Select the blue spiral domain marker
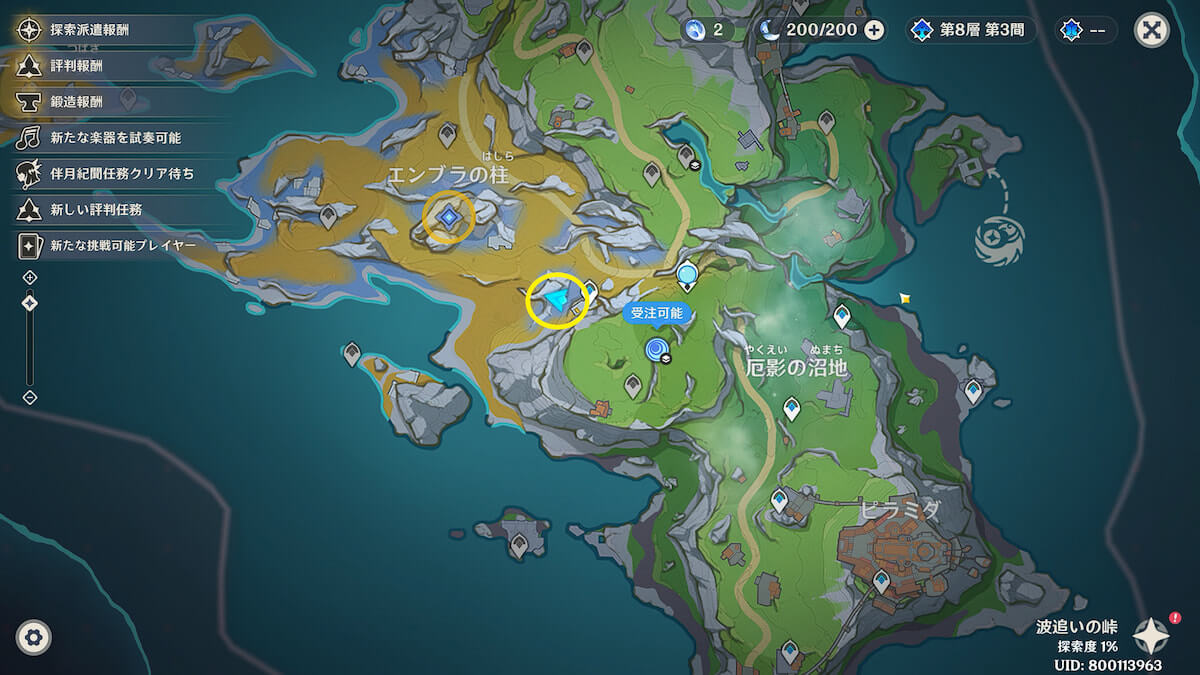The width and height of the screenshot is (1200, 675). pos(657,349)
